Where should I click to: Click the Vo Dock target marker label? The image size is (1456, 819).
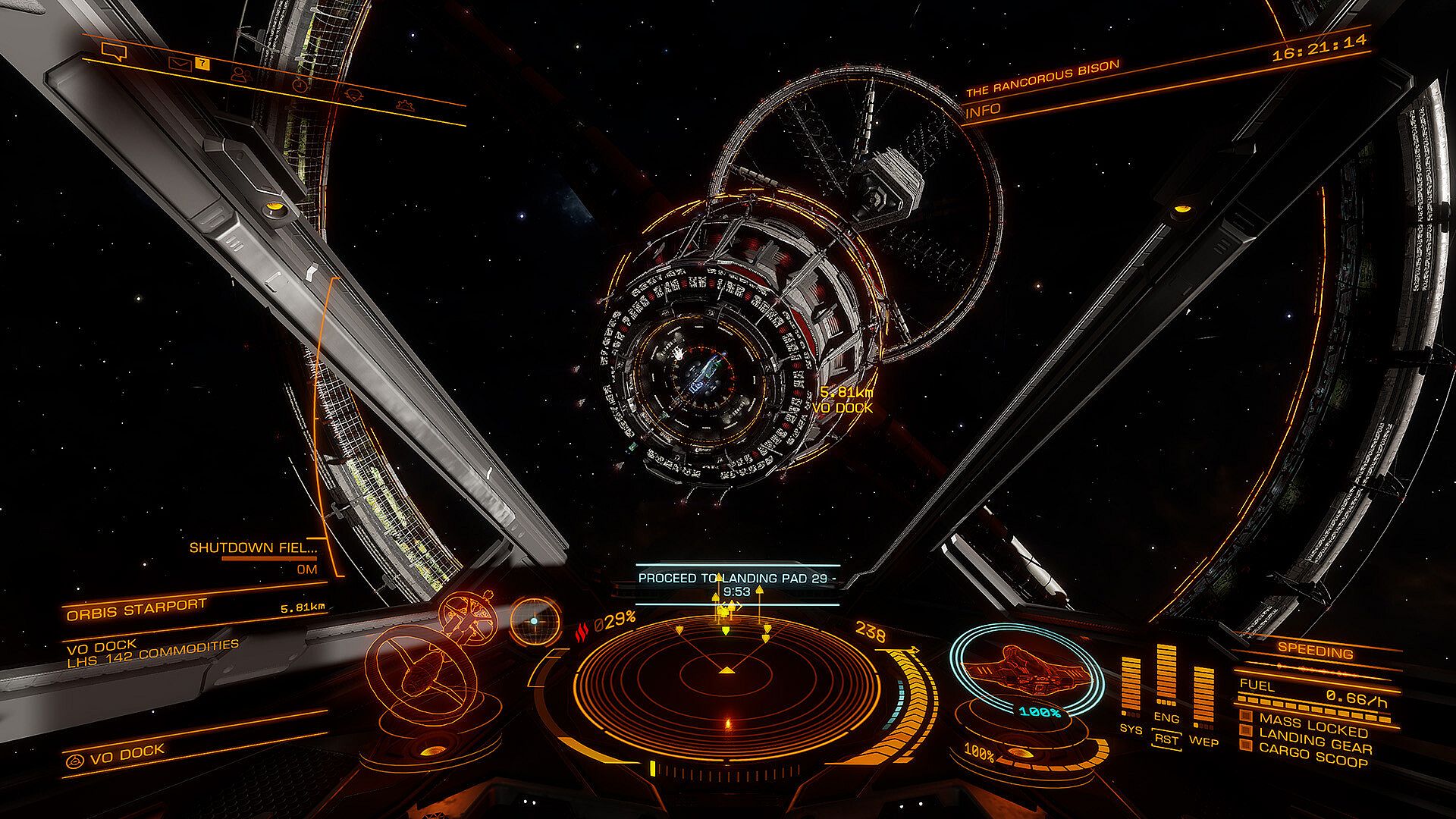click(843, 407)
